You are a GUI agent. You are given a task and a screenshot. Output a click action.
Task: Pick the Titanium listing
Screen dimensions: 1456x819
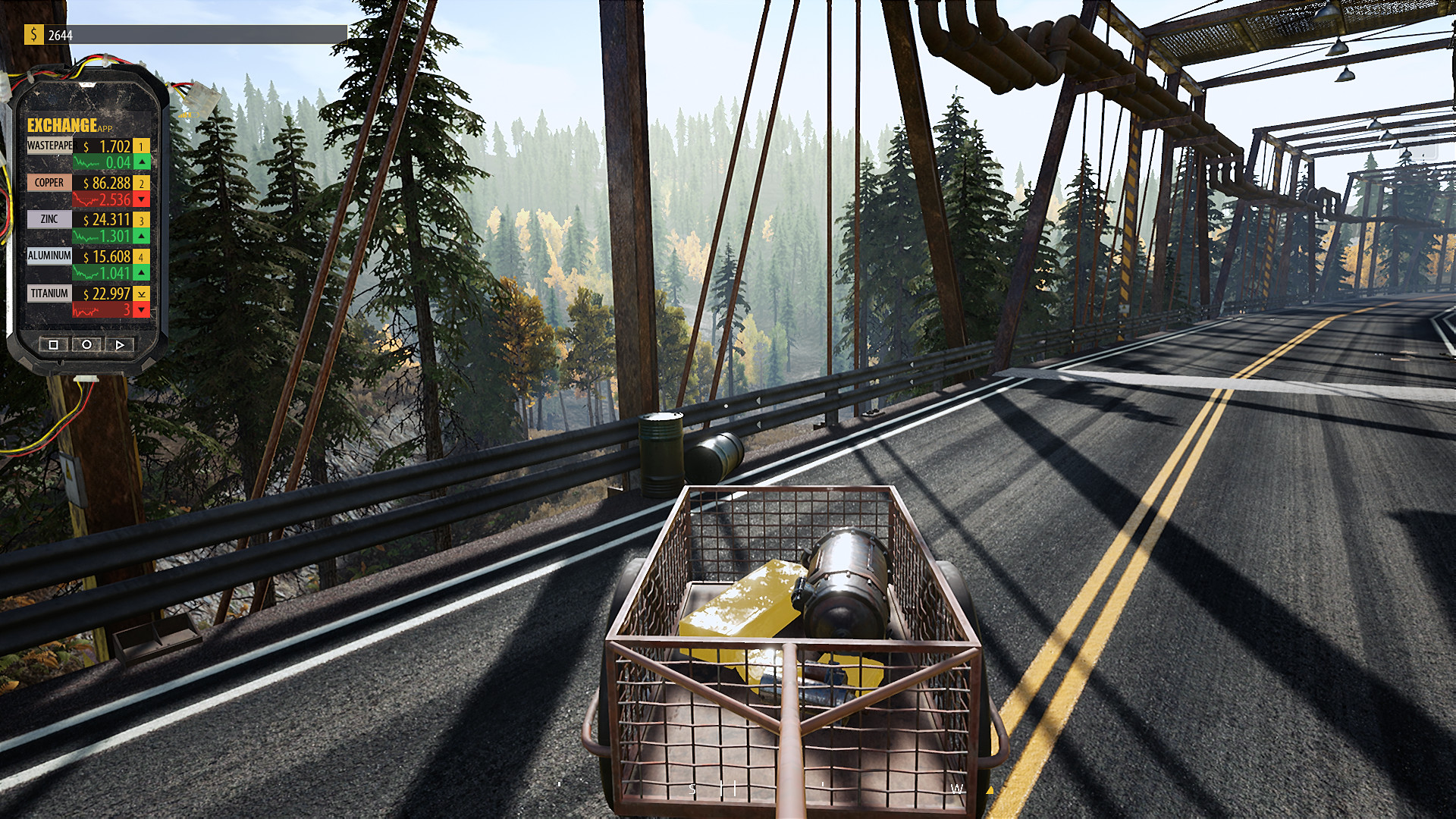[x=49, y=293]
